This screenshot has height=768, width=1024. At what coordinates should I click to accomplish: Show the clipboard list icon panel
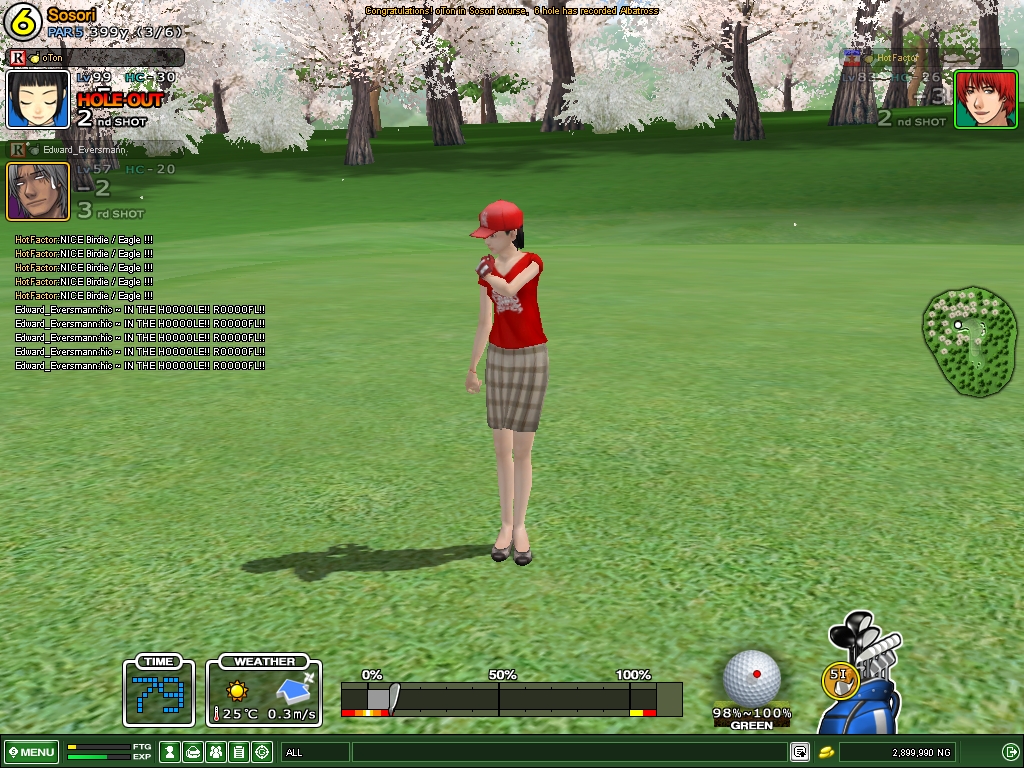239,752
